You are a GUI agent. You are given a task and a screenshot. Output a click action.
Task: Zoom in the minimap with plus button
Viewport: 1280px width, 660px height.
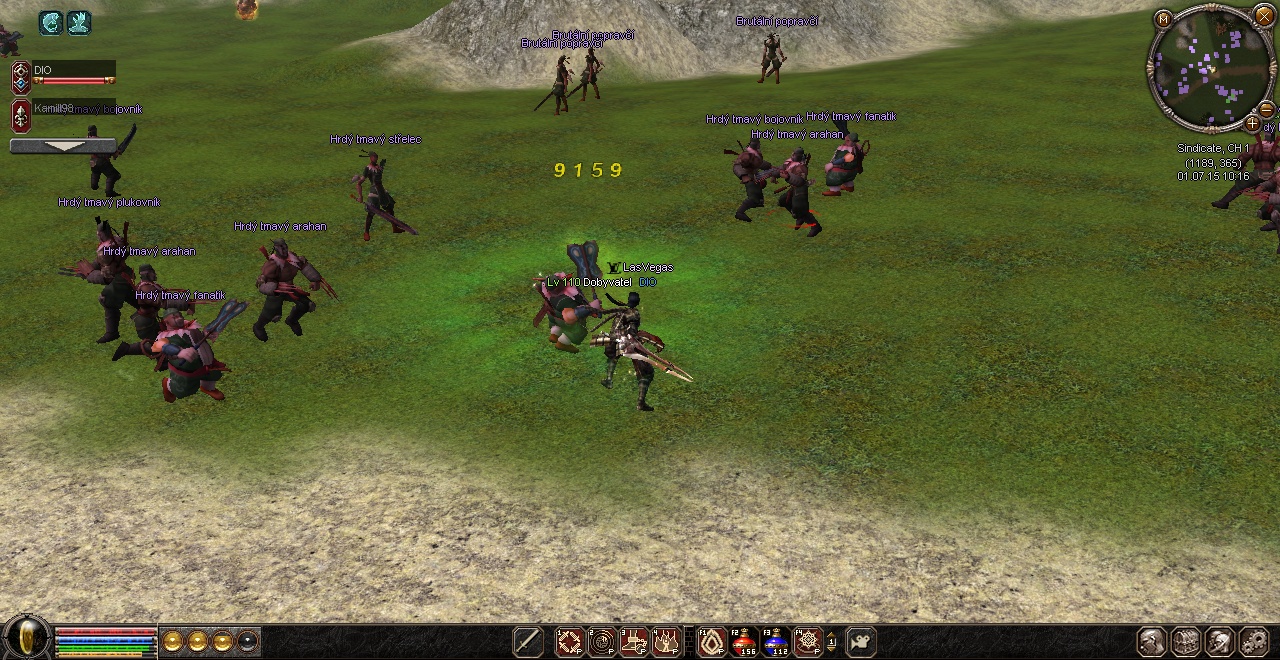pos(1252,123)
